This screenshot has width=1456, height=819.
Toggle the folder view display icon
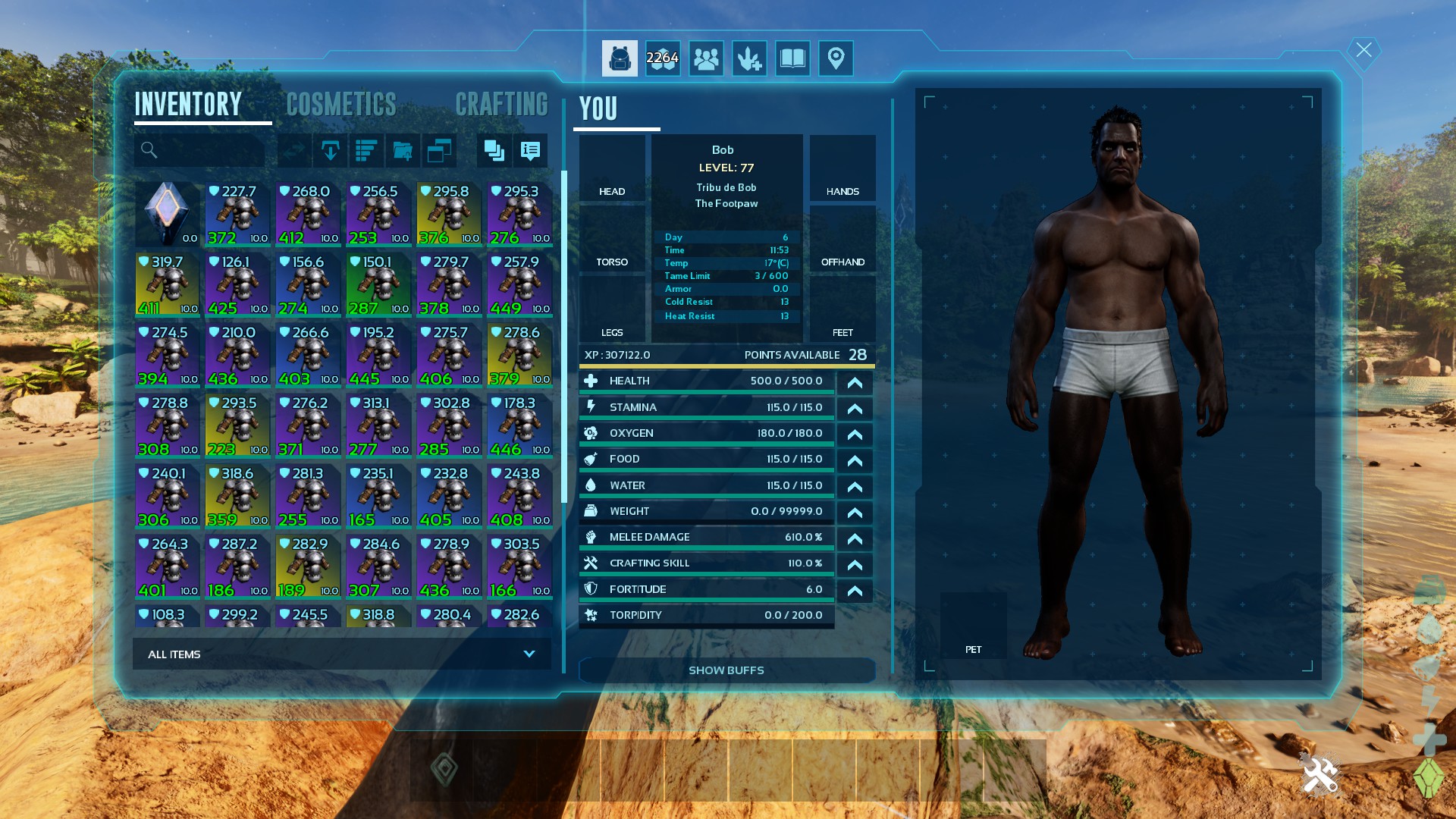point(440,151)
